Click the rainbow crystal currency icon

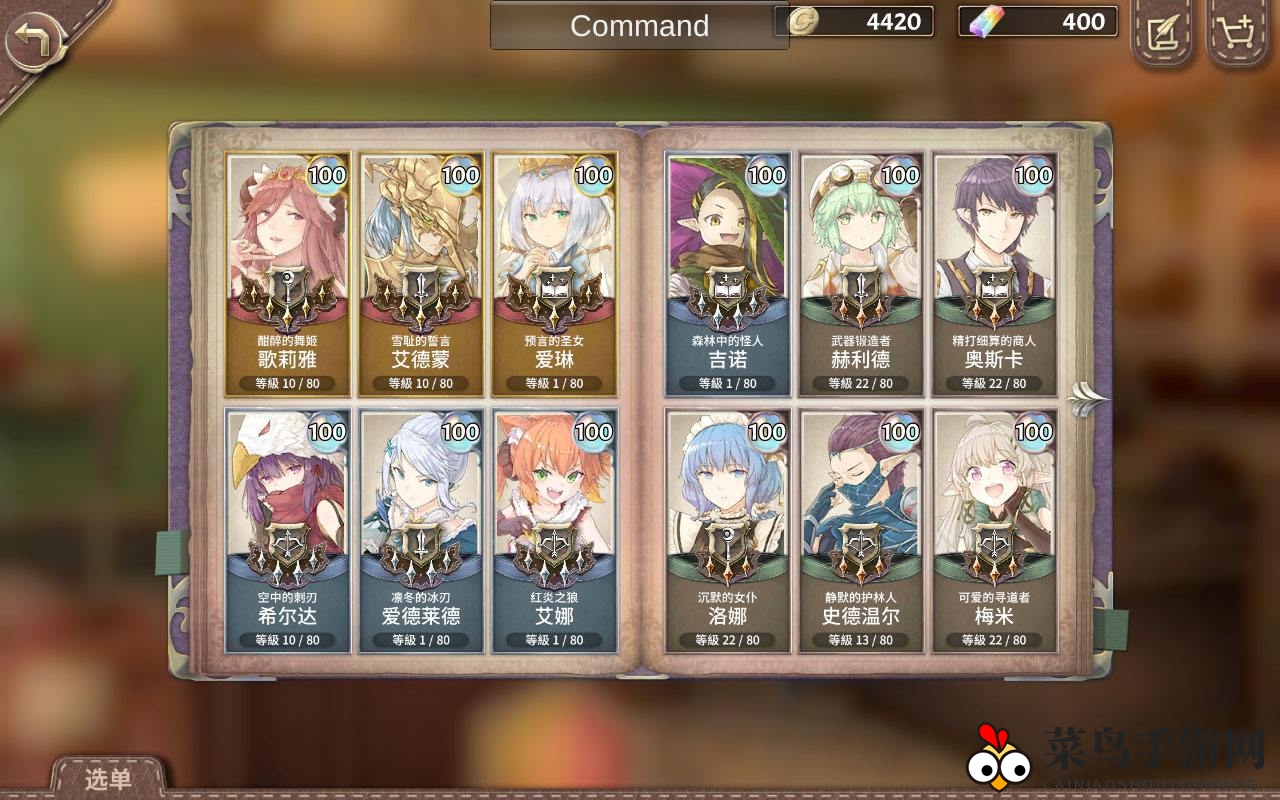pyautogui.click(x=976, y=20)
